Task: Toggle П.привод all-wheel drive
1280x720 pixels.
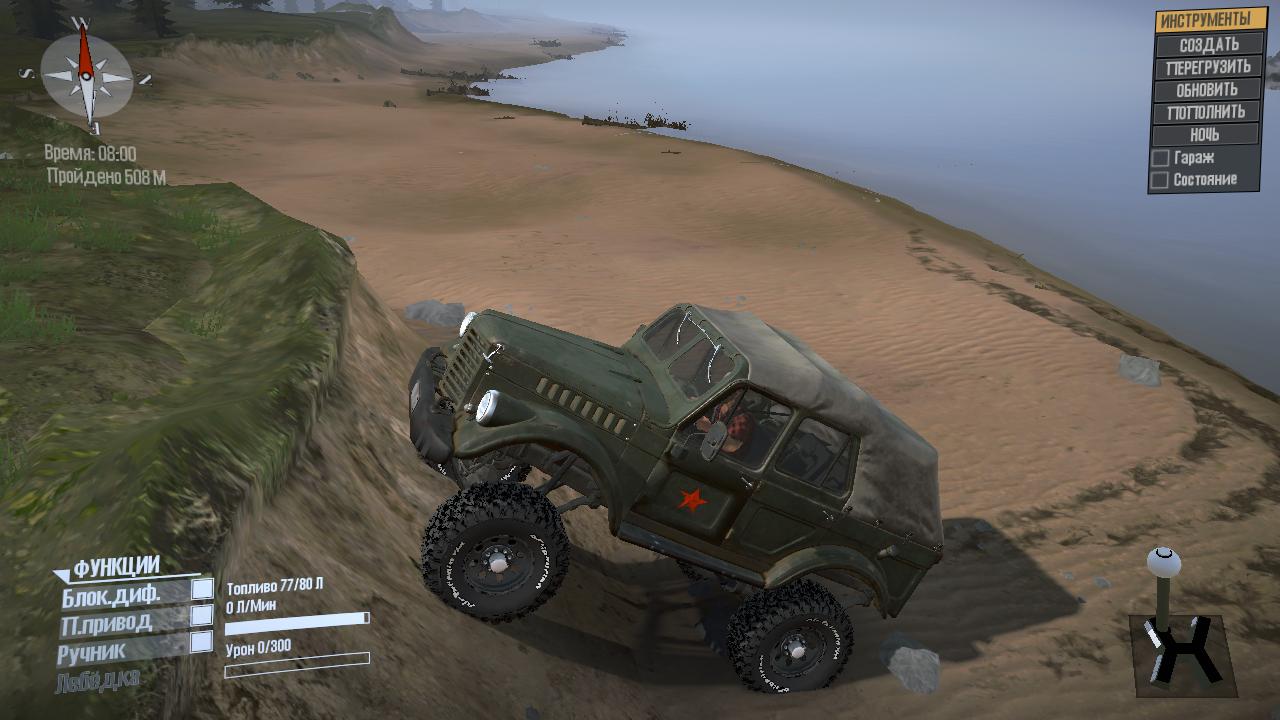Action: [202, 616]
